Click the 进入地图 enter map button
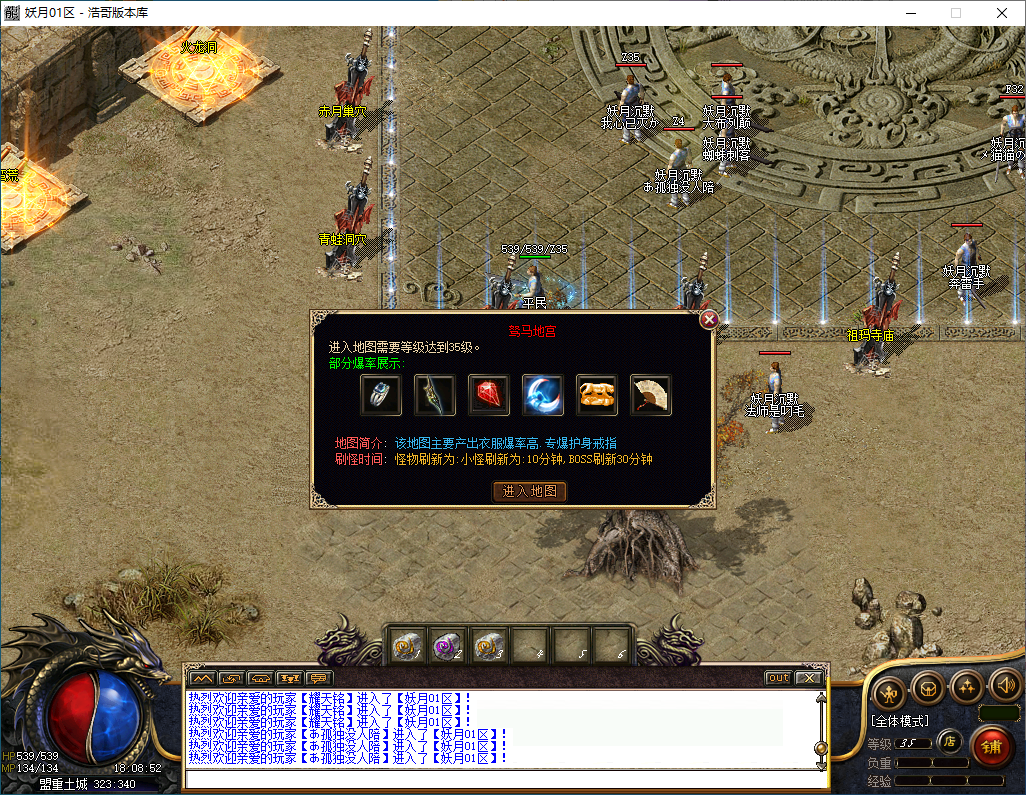 point(530,491)
